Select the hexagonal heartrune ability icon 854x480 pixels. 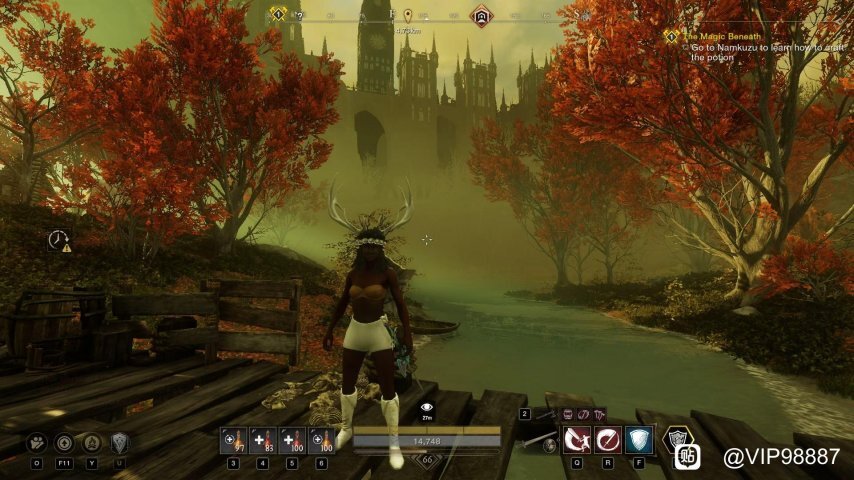coord(679,439)
